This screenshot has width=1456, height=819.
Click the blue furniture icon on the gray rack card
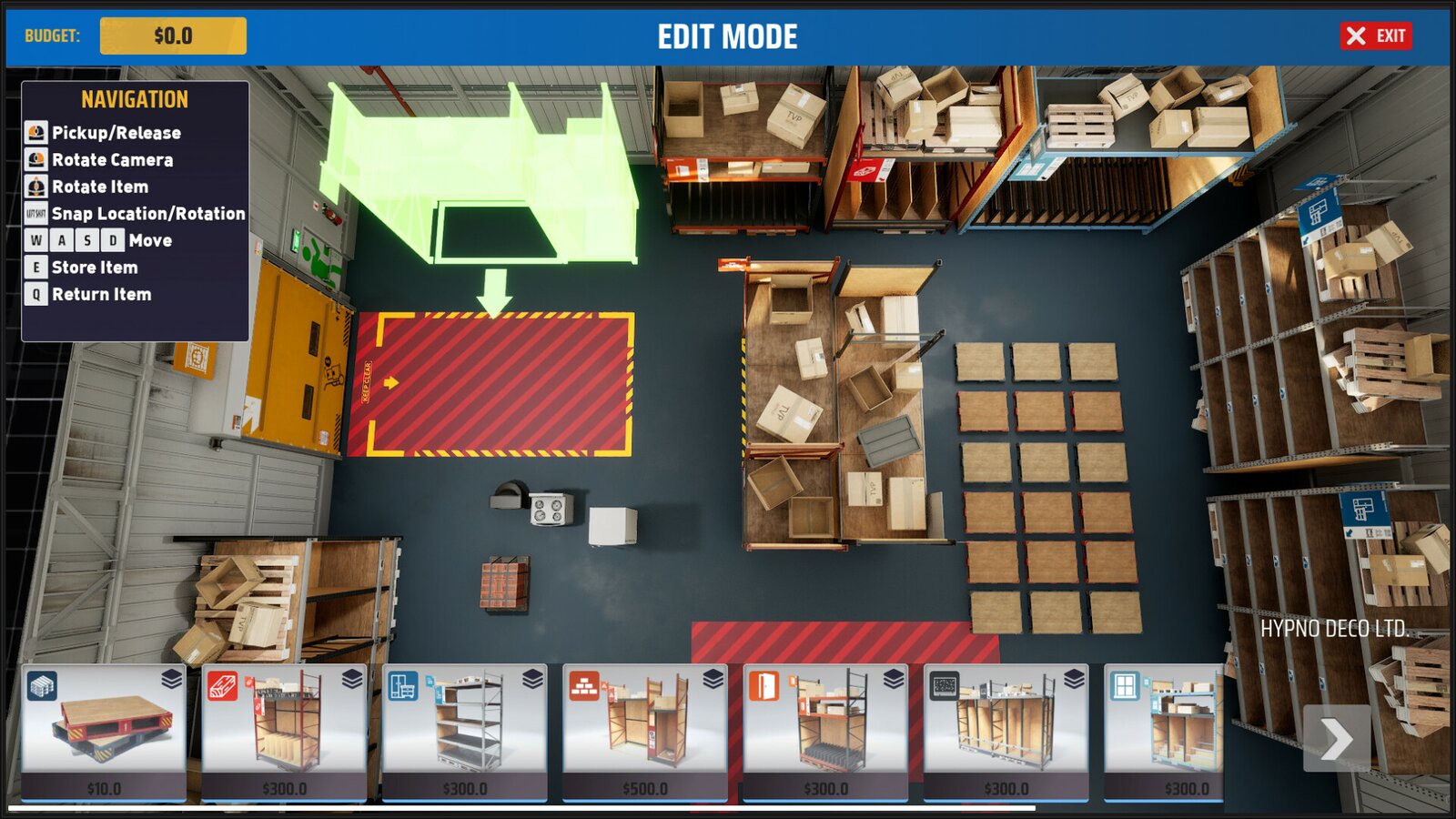pyautogui.click(x=402, y=686)
